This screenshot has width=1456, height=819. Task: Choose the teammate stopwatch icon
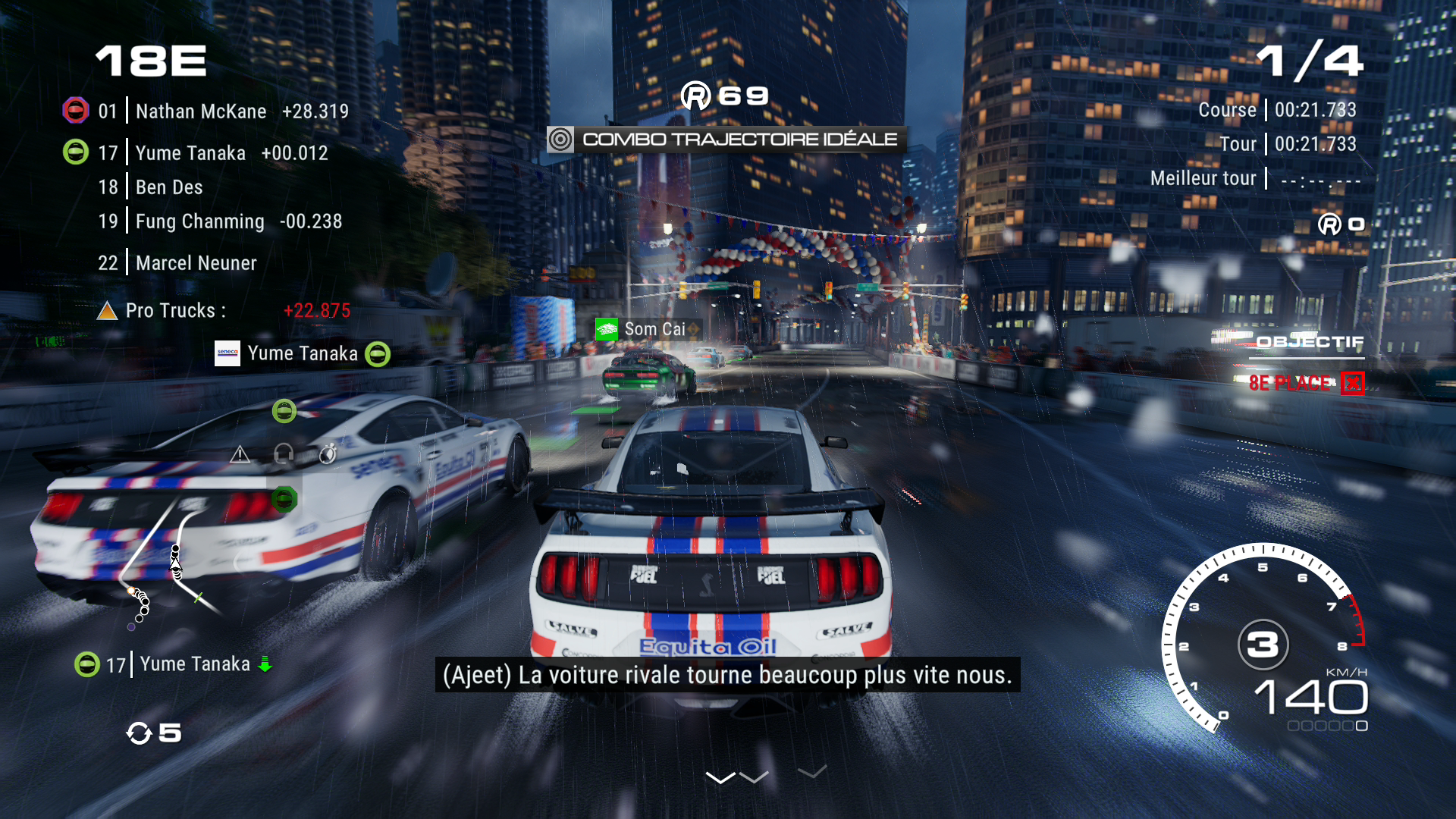[x=328, y=453]
